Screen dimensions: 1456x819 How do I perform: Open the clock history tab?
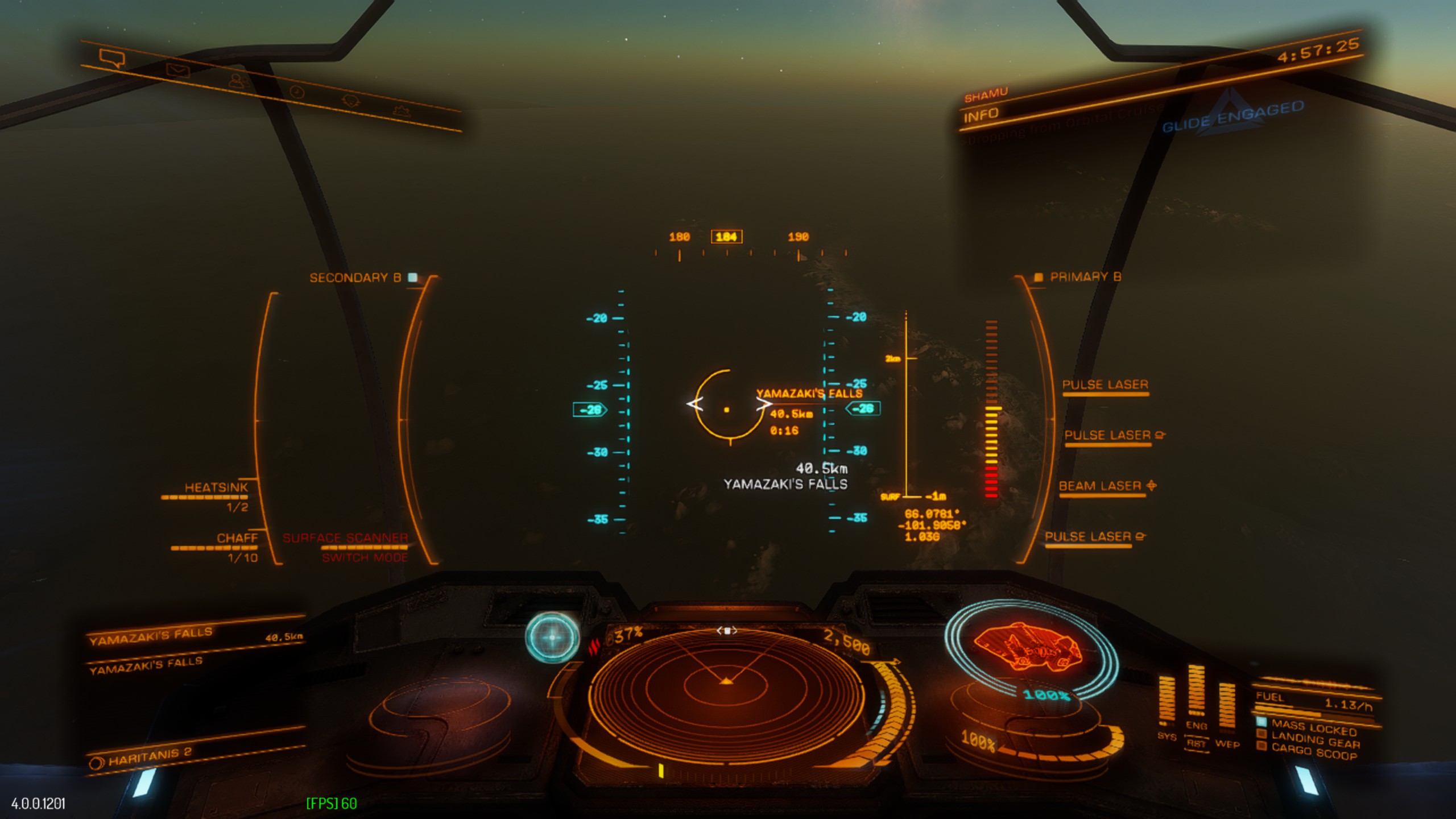pyautogui.click(x=297, y=92)
